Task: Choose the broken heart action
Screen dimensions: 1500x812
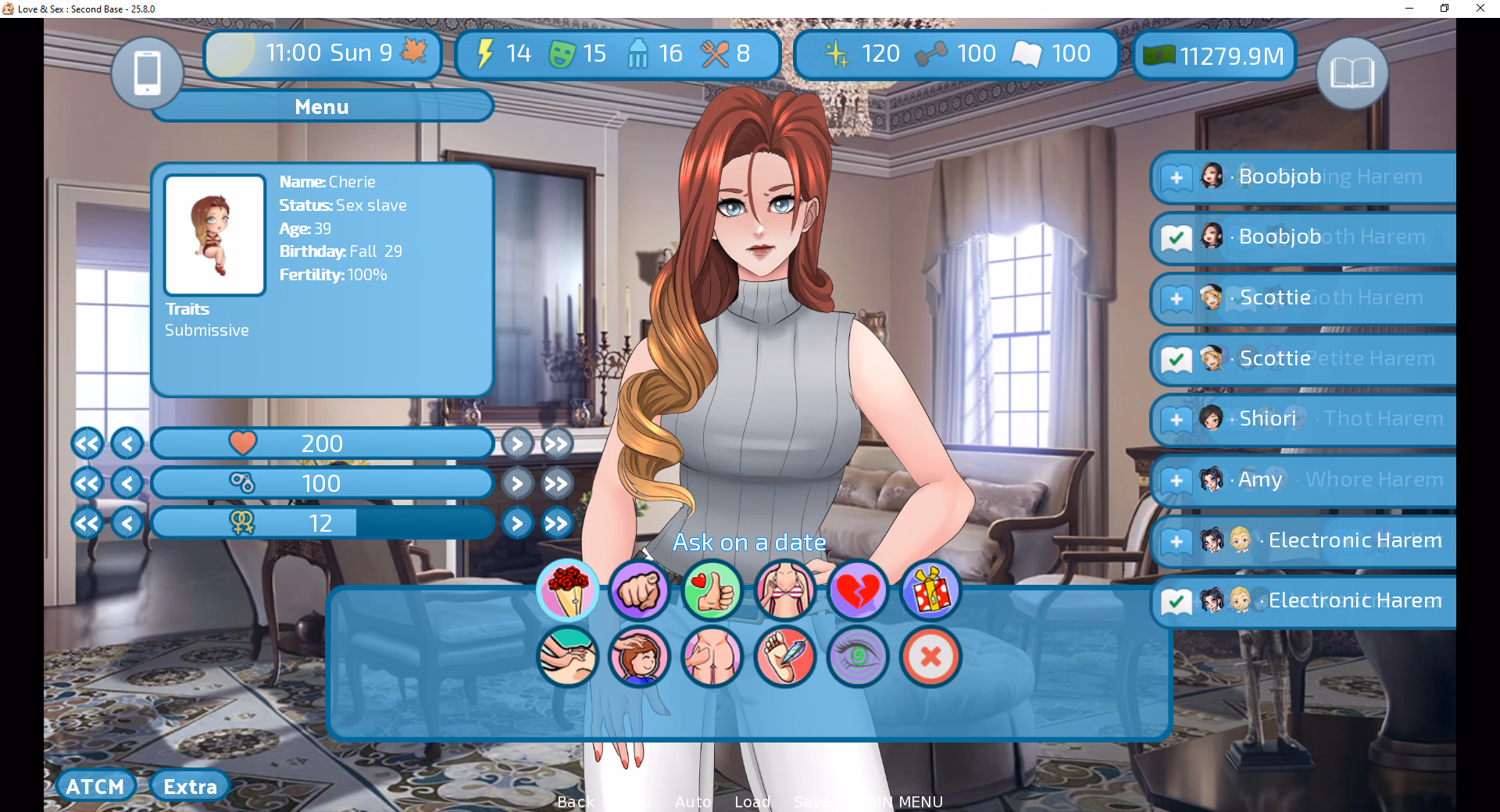Action: [x=858, y=591]
